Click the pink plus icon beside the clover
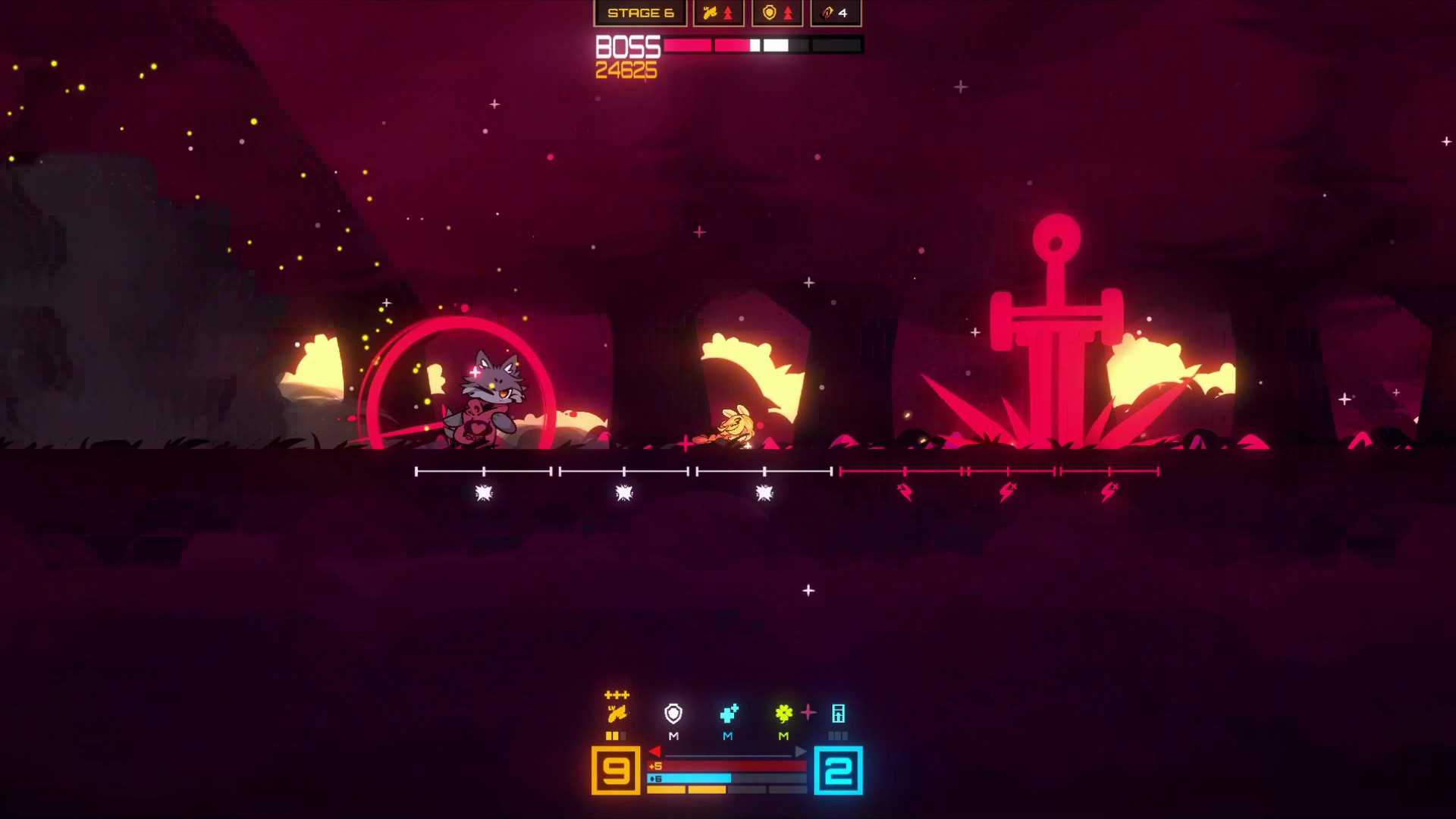Image resolution: width=1456 pixels, height=819 pixels. [808, 713]
